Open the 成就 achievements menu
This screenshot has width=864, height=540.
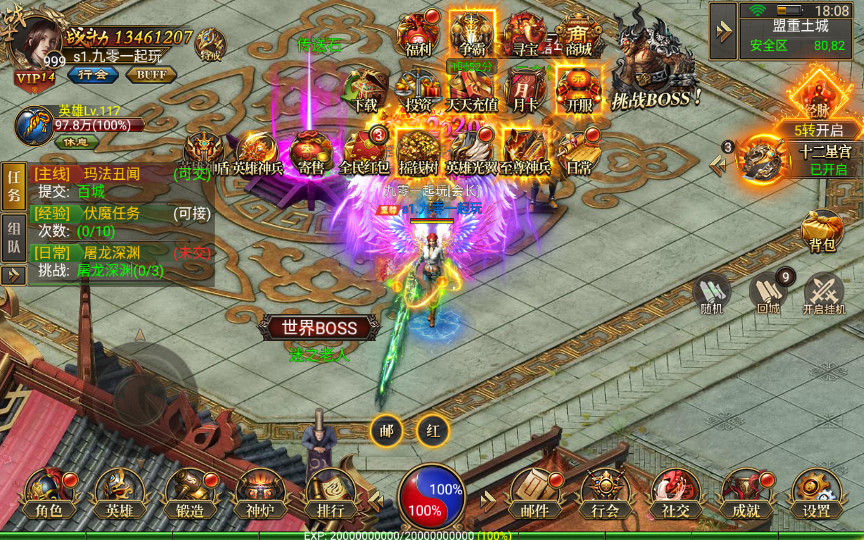tap(746, 494)
